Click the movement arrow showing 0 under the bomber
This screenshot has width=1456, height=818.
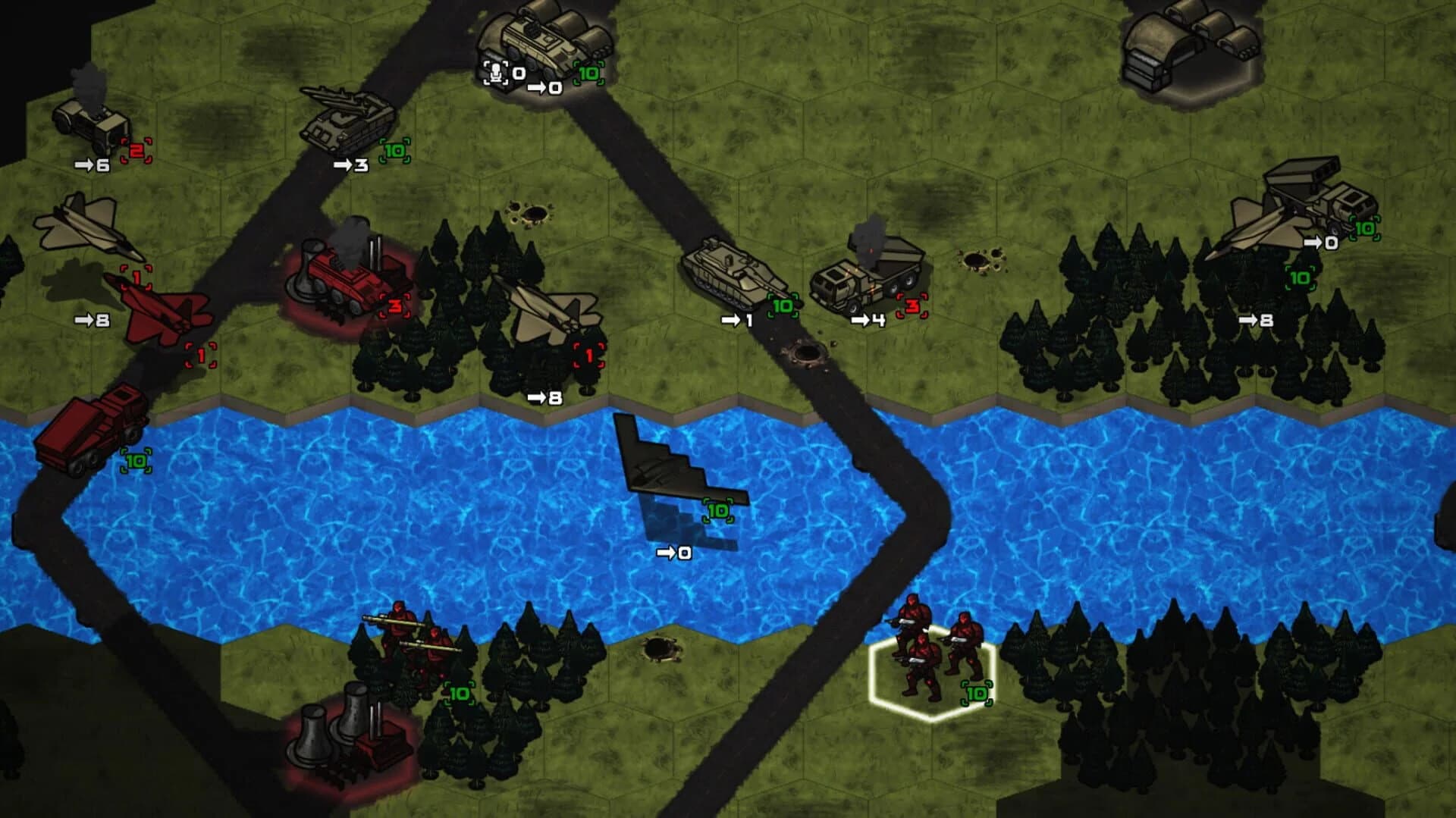(x=673, y=553)
